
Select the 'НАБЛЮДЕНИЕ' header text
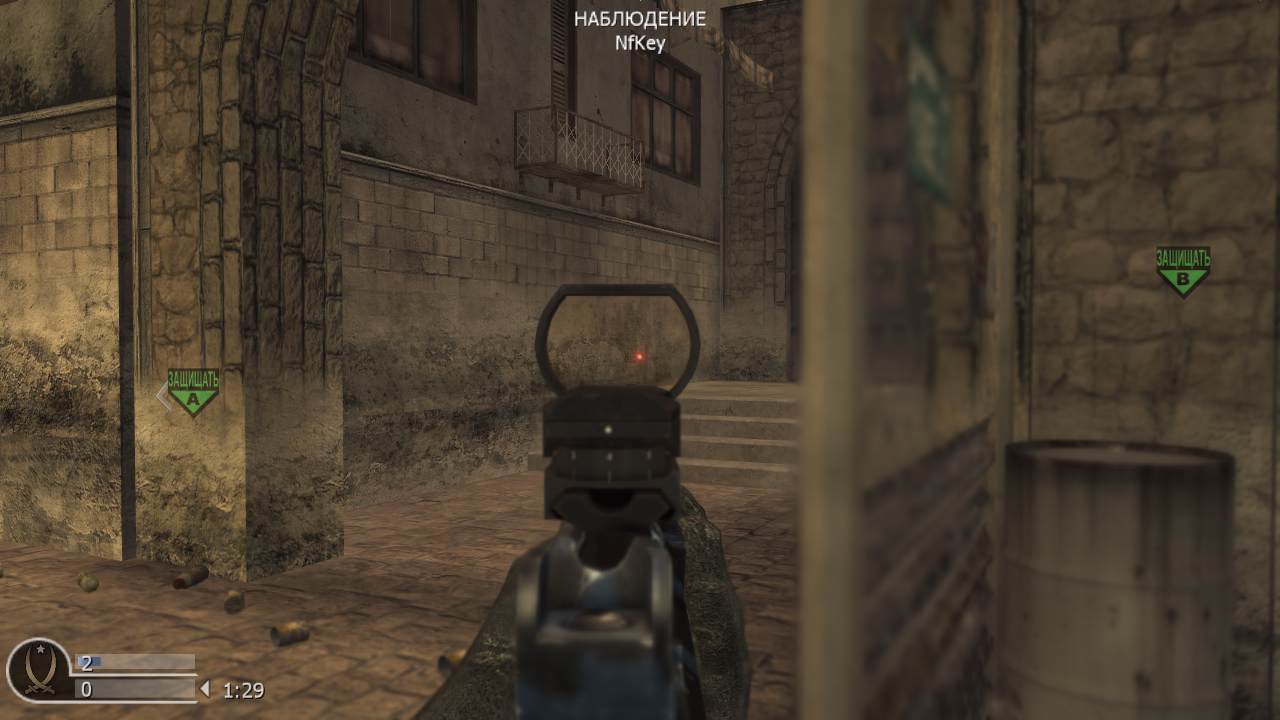pyautogui.click(x=640, y=17)
